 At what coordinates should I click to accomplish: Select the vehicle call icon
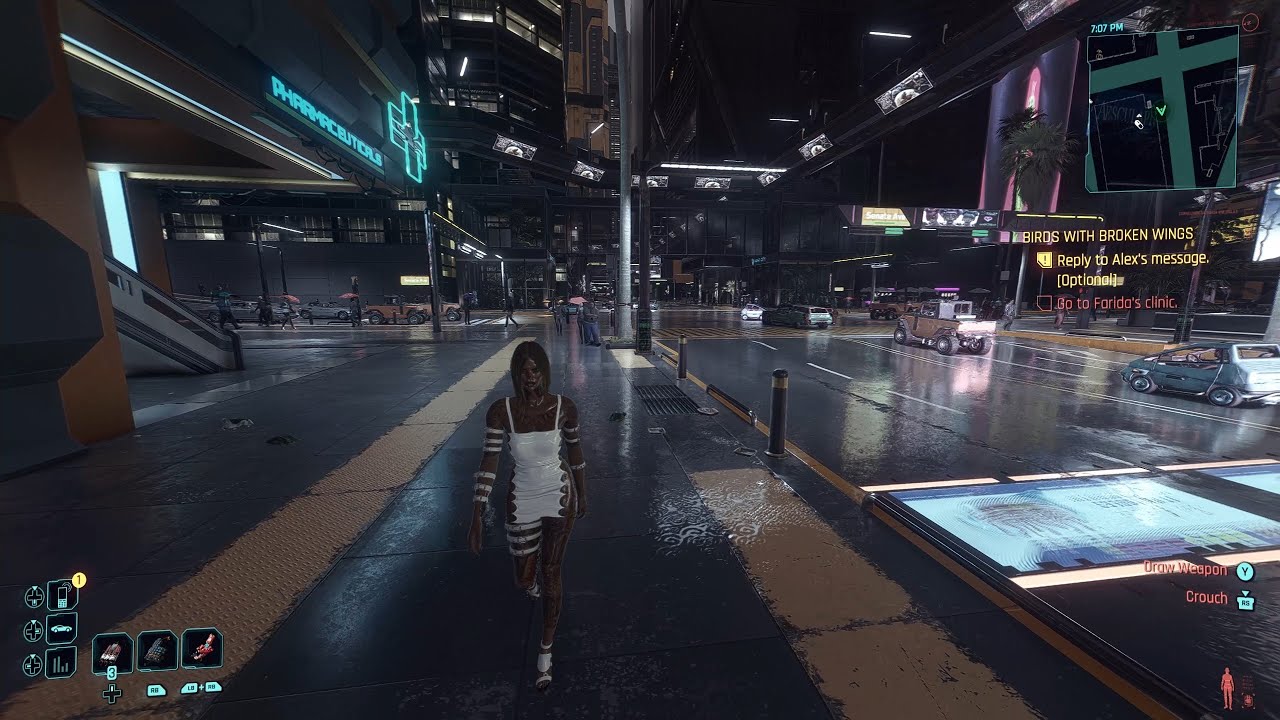coord(60,629)
